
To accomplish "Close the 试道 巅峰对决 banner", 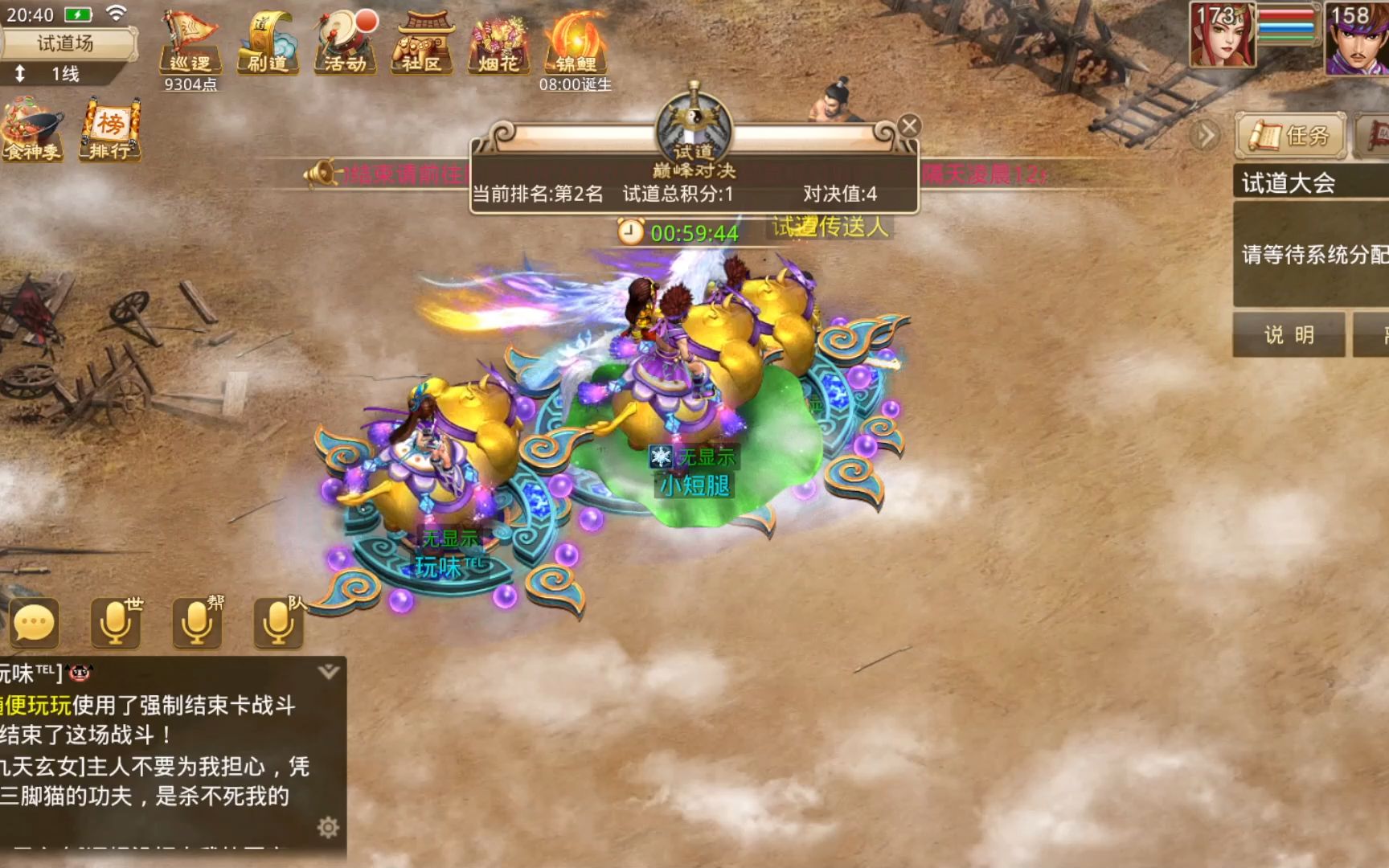I will pyautogui.click(x=909, y=126).
